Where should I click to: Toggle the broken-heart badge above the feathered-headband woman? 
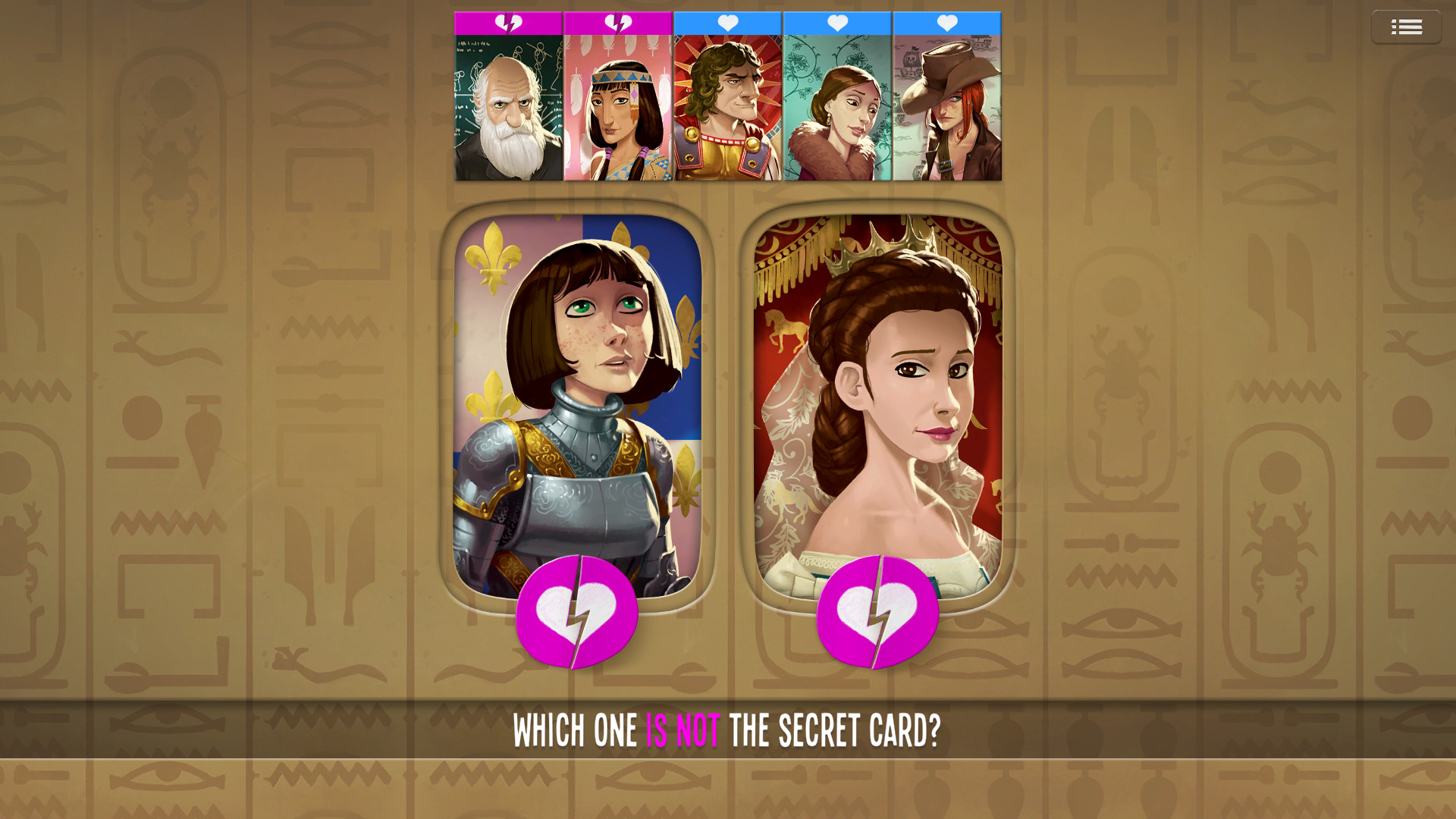(x=617, y=24)
